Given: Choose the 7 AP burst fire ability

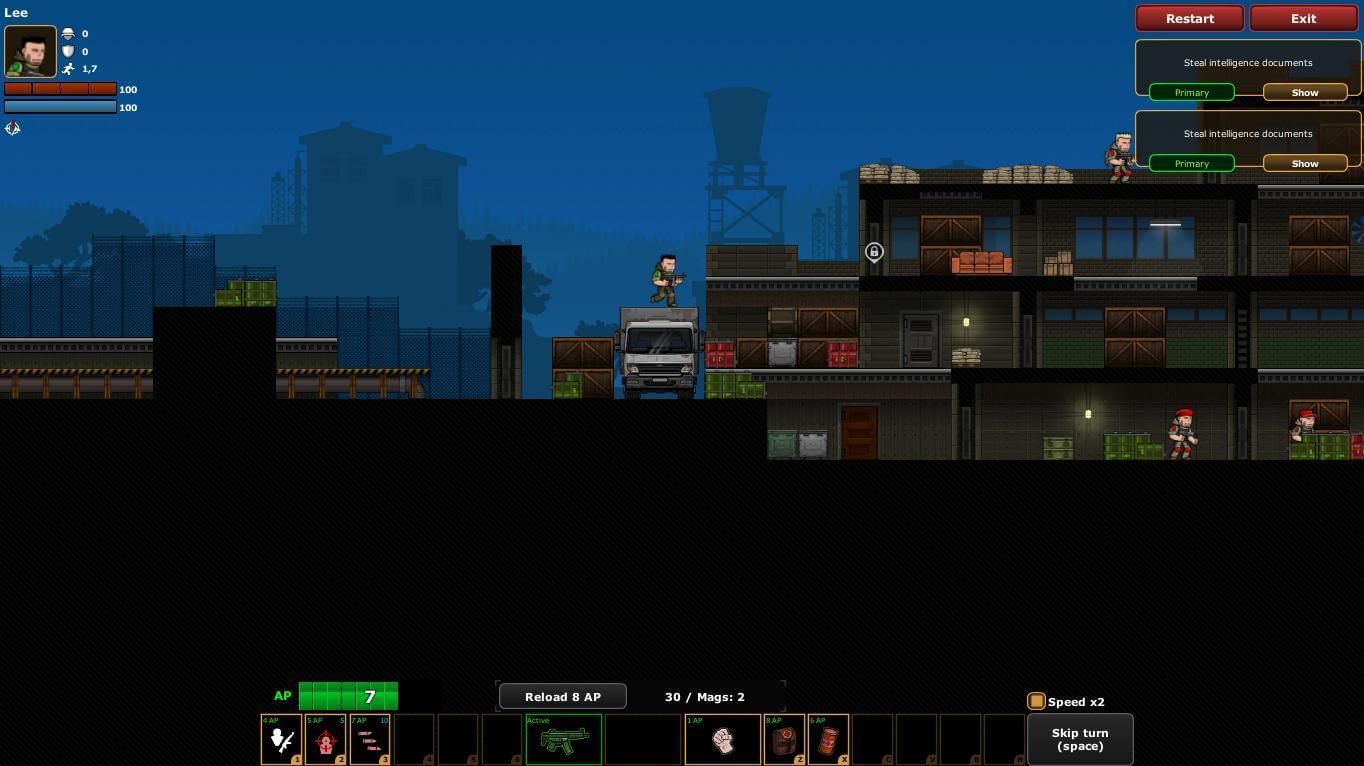Looking at the screenshot, I should pos(369,740).
